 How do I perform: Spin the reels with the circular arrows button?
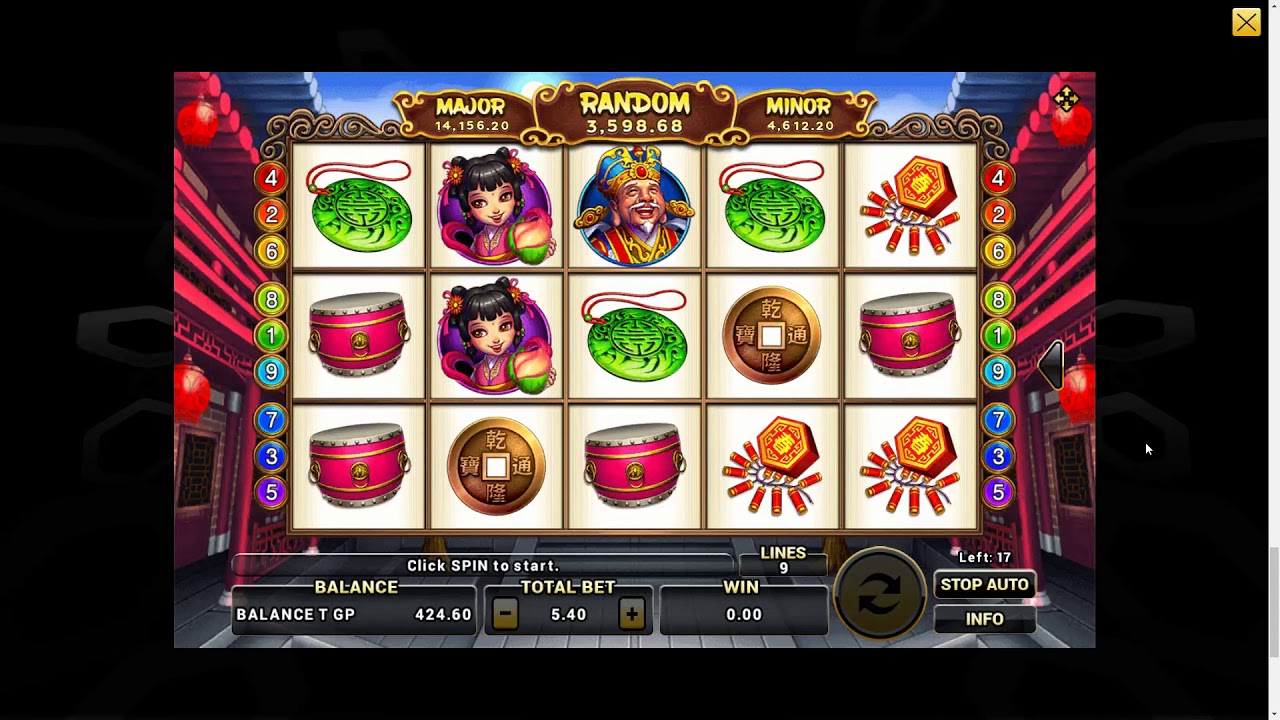[x=879, y=595]
